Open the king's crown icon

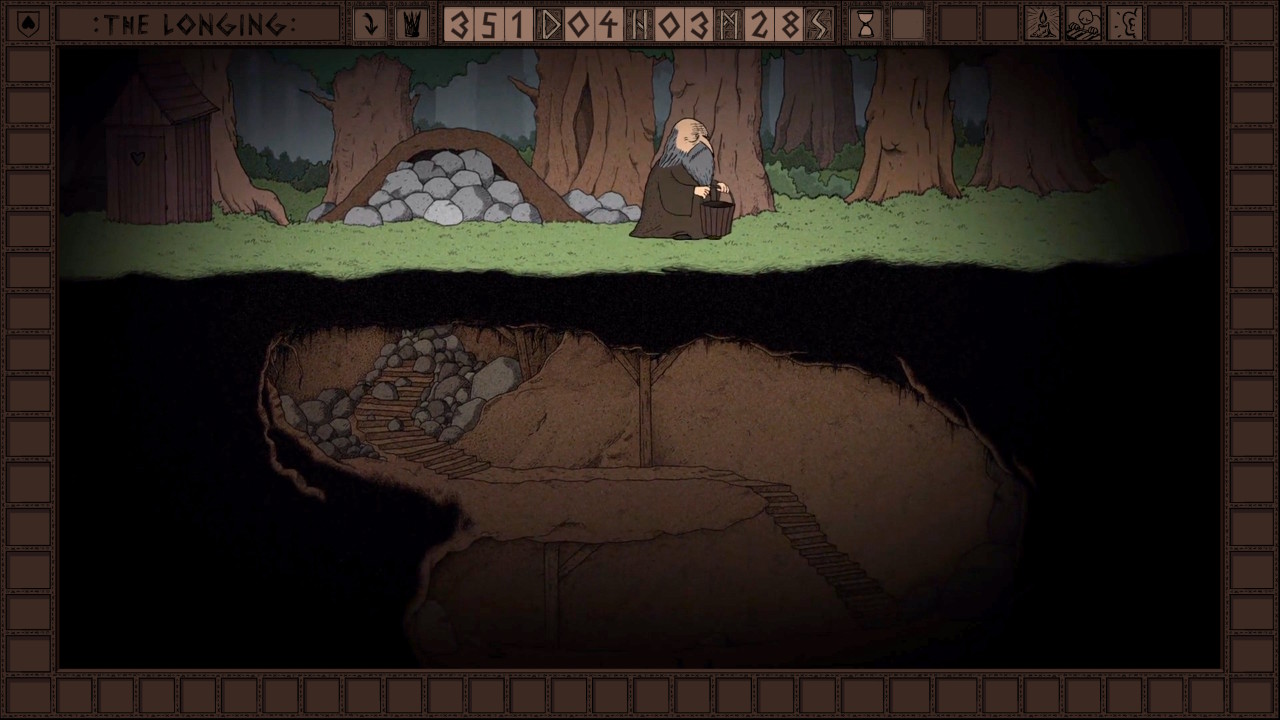point(410,24)
